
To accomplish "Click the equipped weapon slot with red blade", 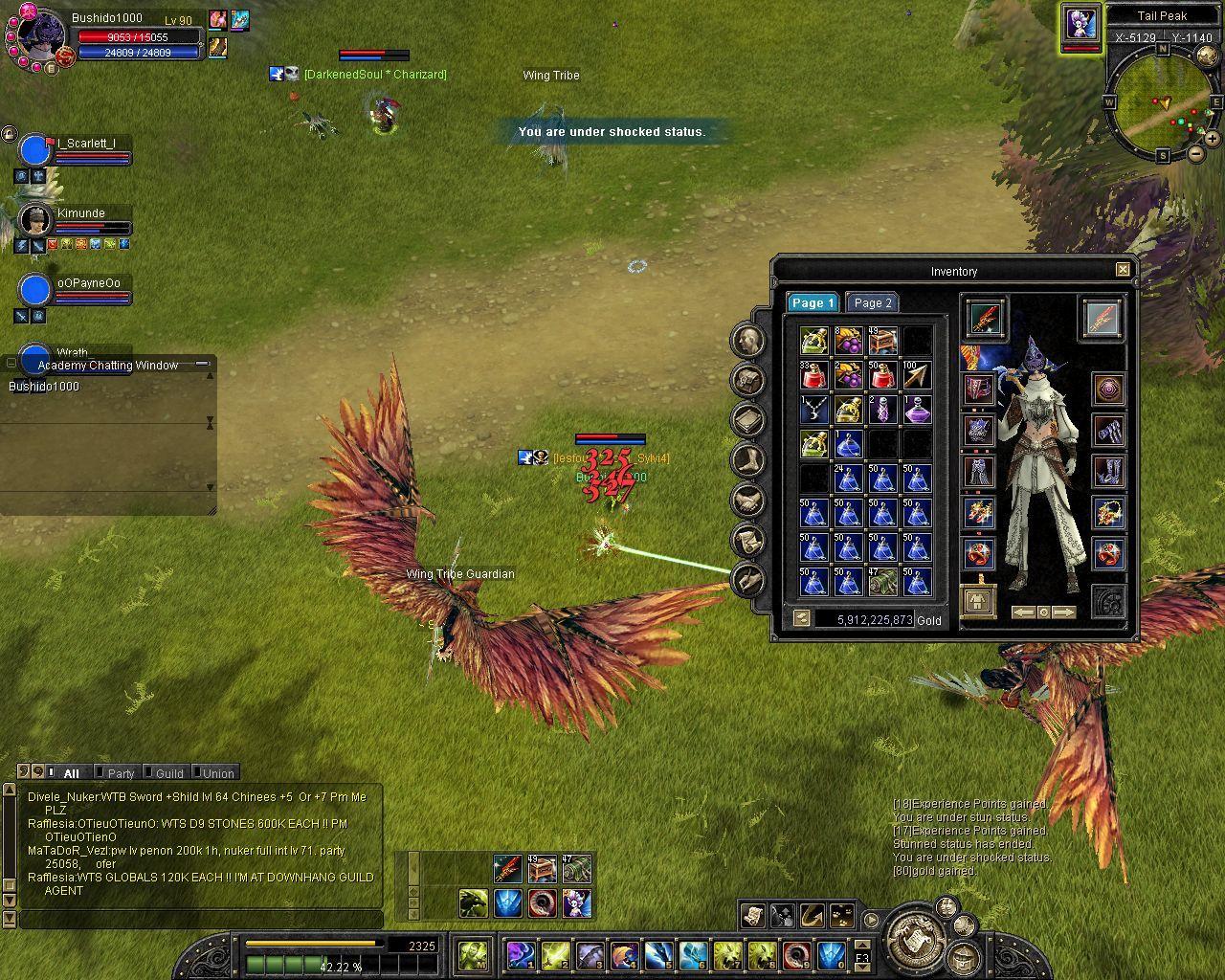I will (984, 319).
